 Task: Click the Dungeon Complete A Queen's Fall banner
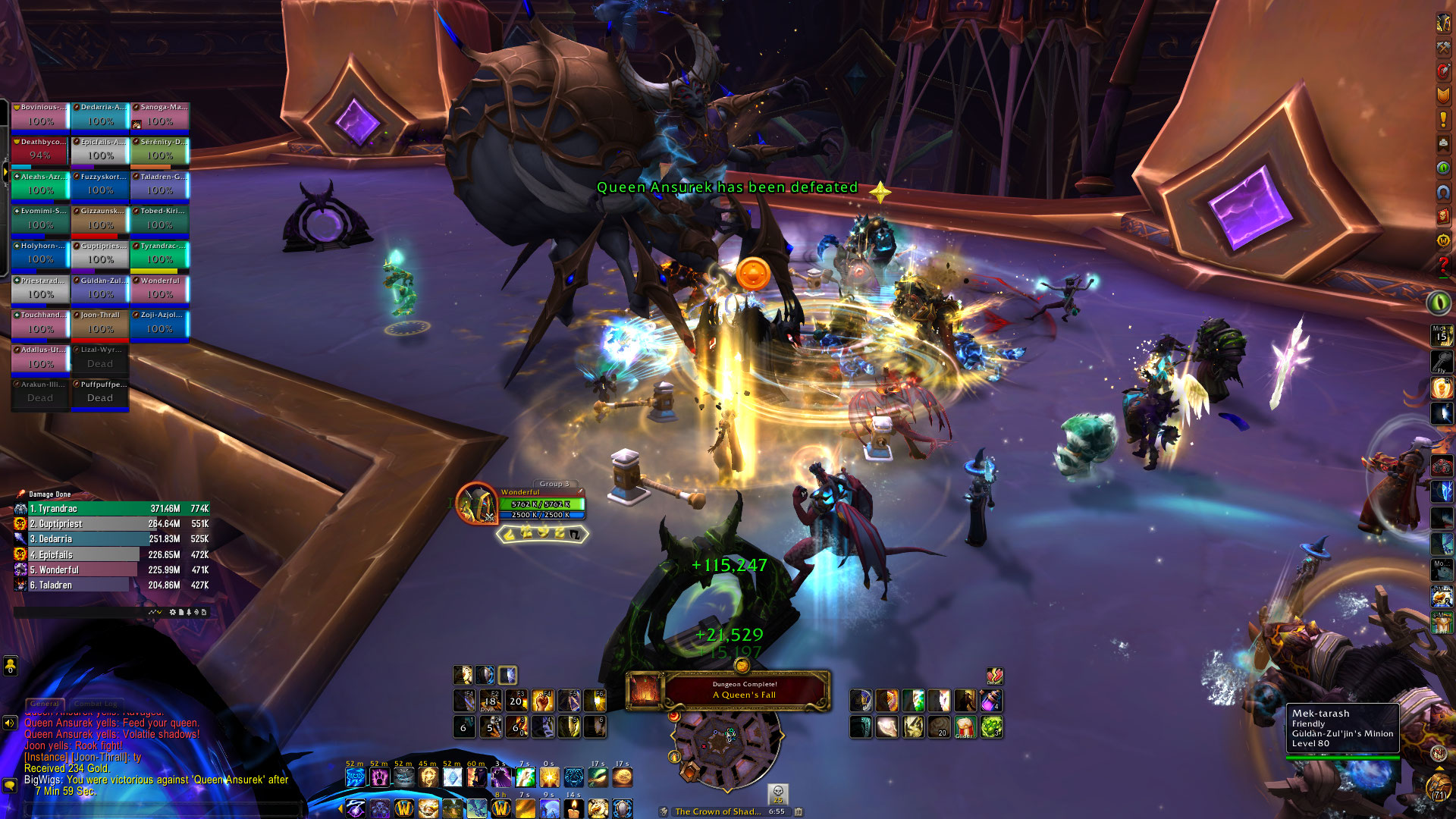pos(744,690)
